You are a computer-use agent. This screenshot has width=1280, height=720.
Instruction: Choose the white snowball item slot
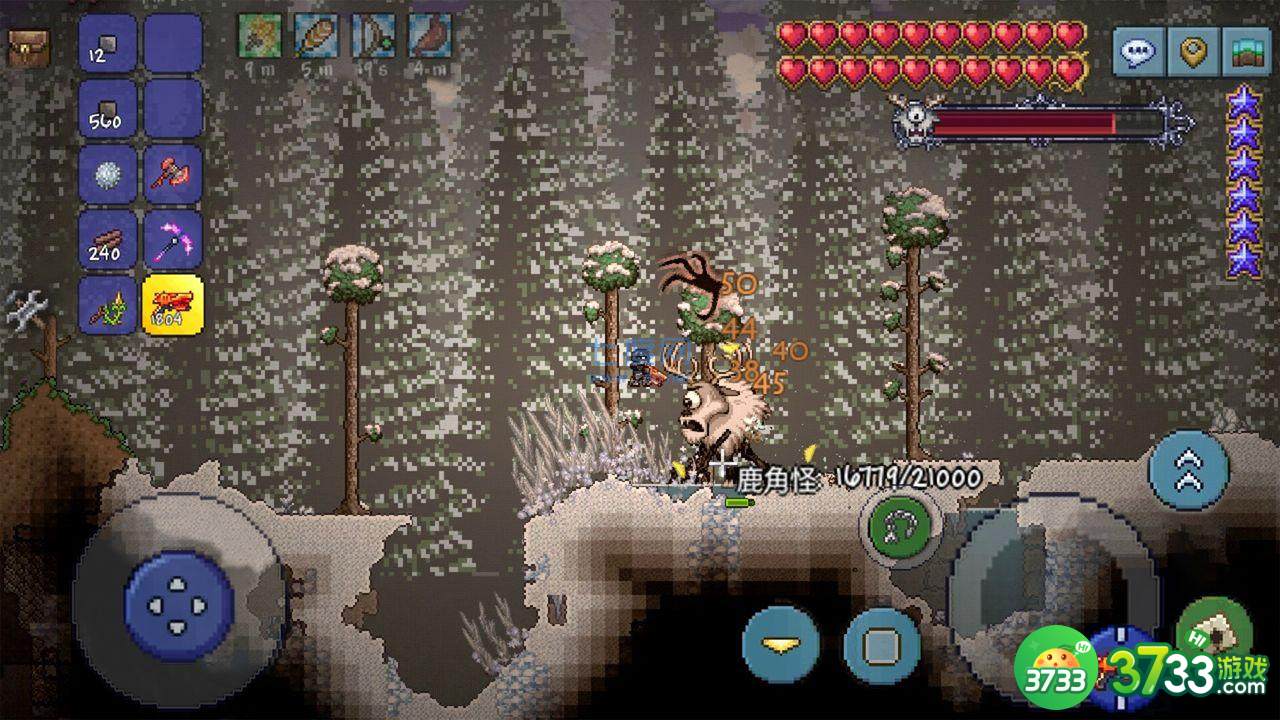tap(108, 175)
